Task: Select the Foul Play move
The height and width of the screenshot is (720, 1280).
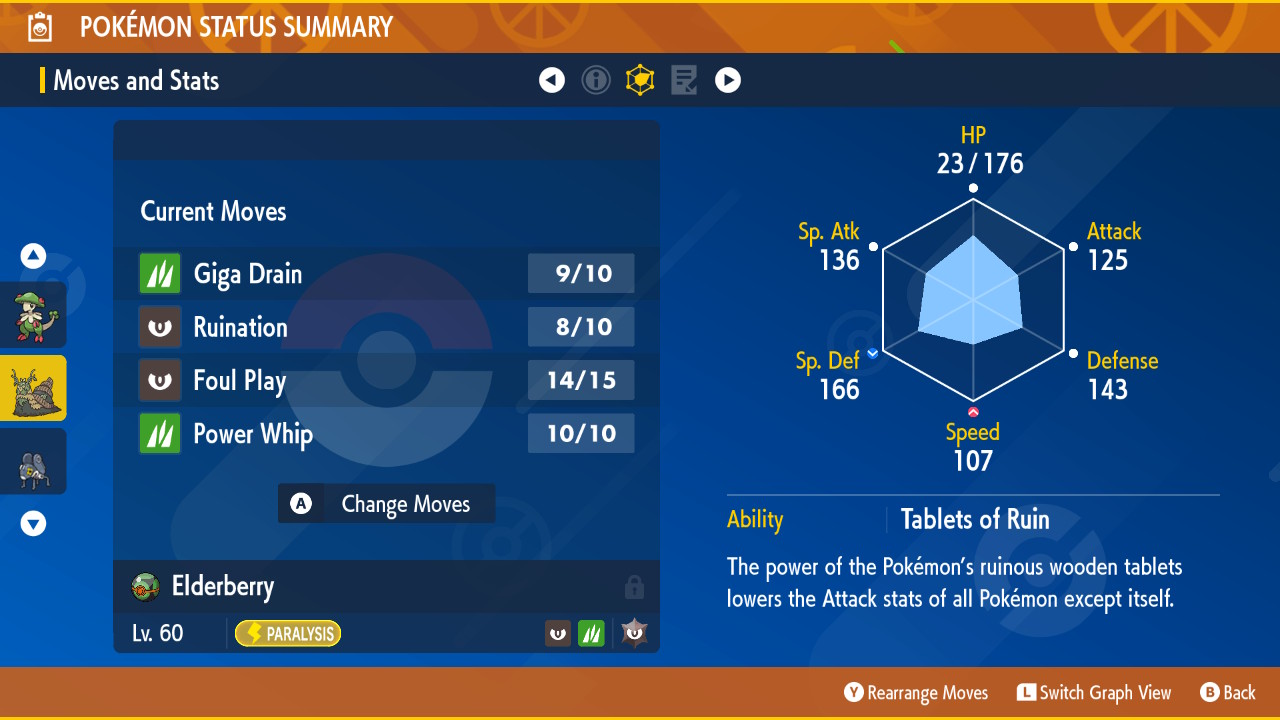Action: [386, 380]
